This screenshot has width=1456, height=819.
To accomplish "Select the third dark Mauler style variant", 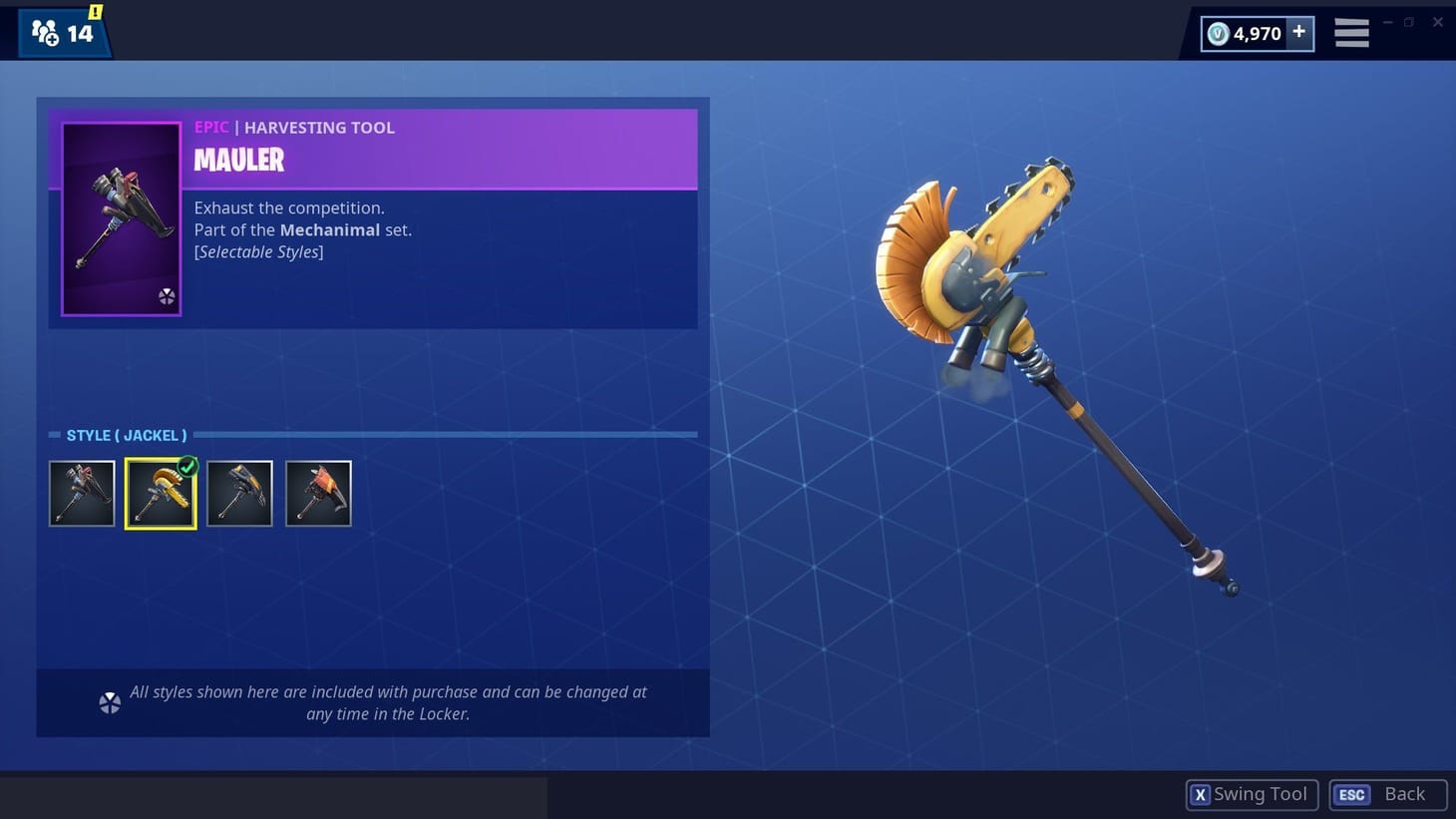I will 239,493.
